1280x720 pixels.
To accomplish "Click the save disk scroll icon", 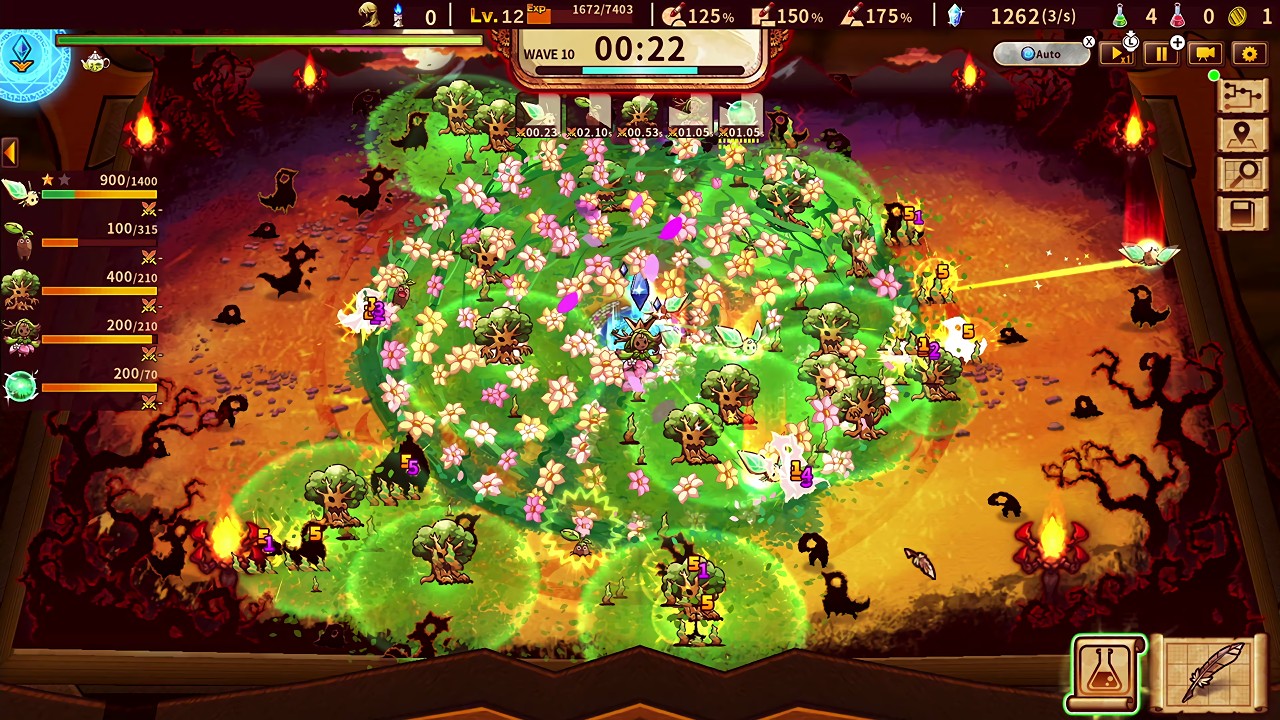I will [1243, 211].
